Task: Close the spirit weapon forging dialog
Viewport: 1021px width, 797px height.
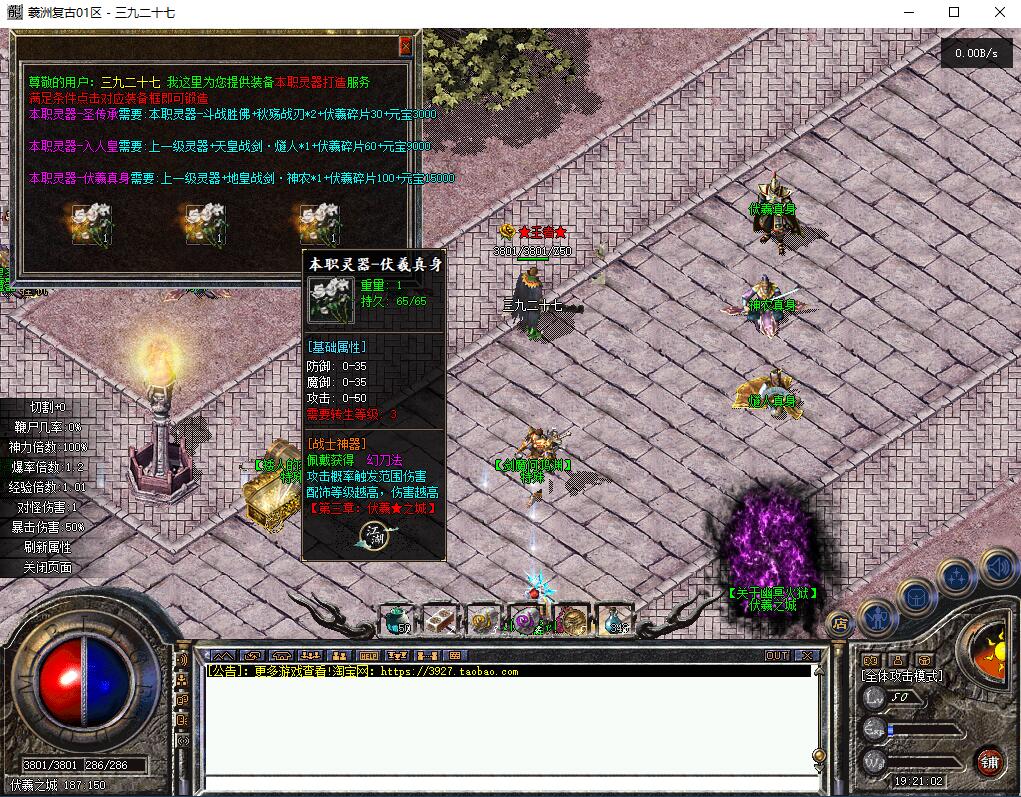Action: [405, 46]
